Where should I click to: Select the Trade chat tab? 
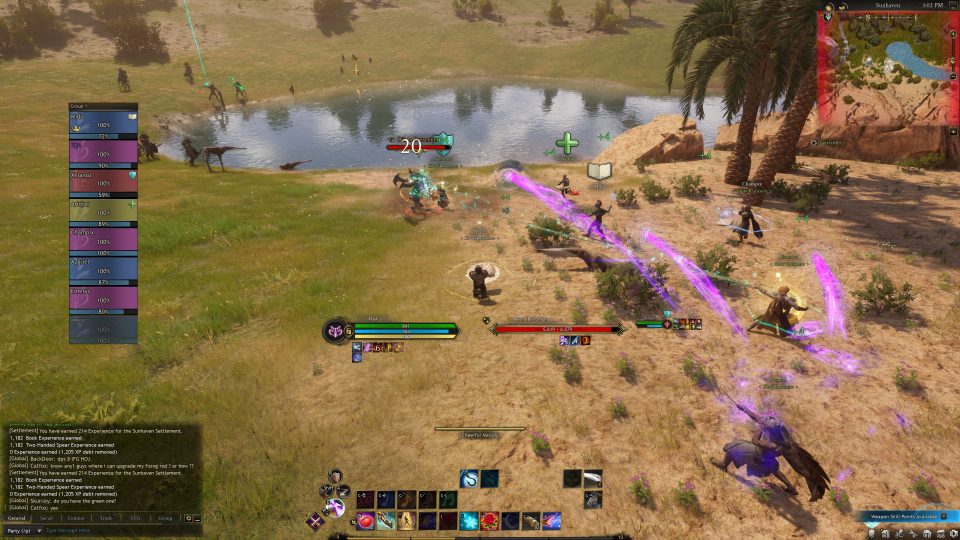pos(105,518)
